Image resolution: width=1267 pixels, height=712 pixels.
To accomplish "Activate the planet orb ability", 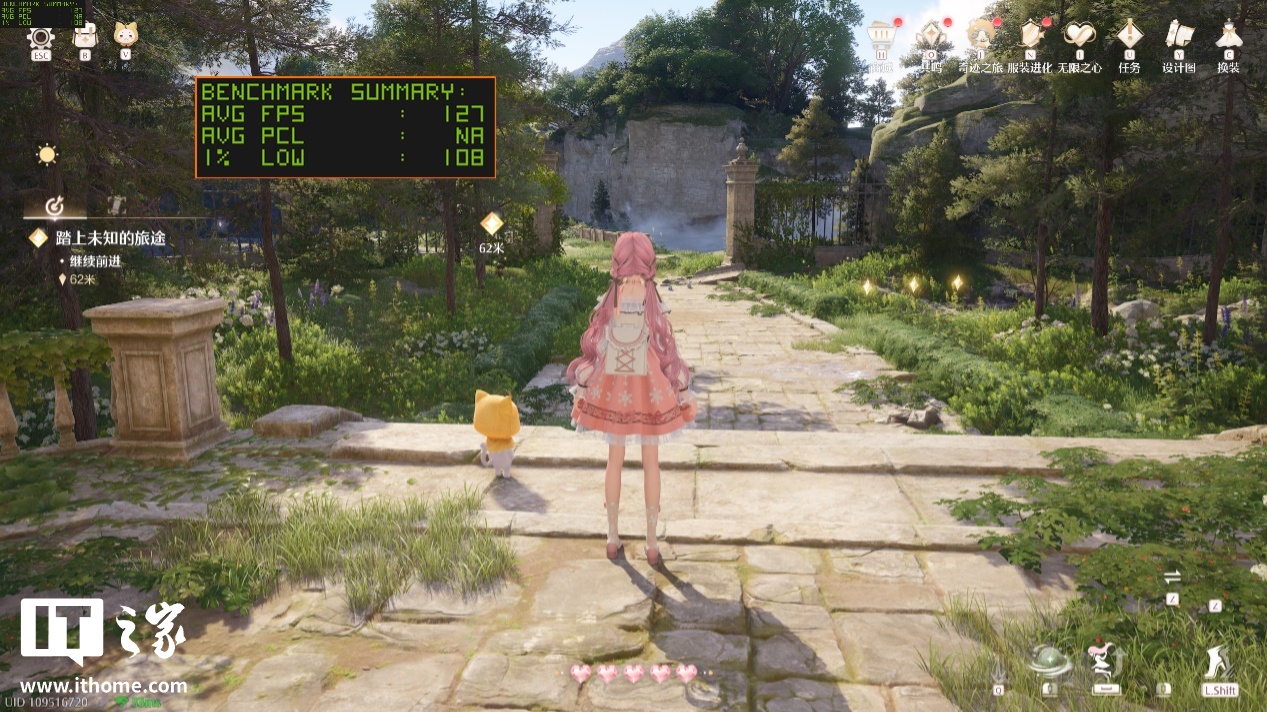I will pyautogui.click(x=1049, y=661).
